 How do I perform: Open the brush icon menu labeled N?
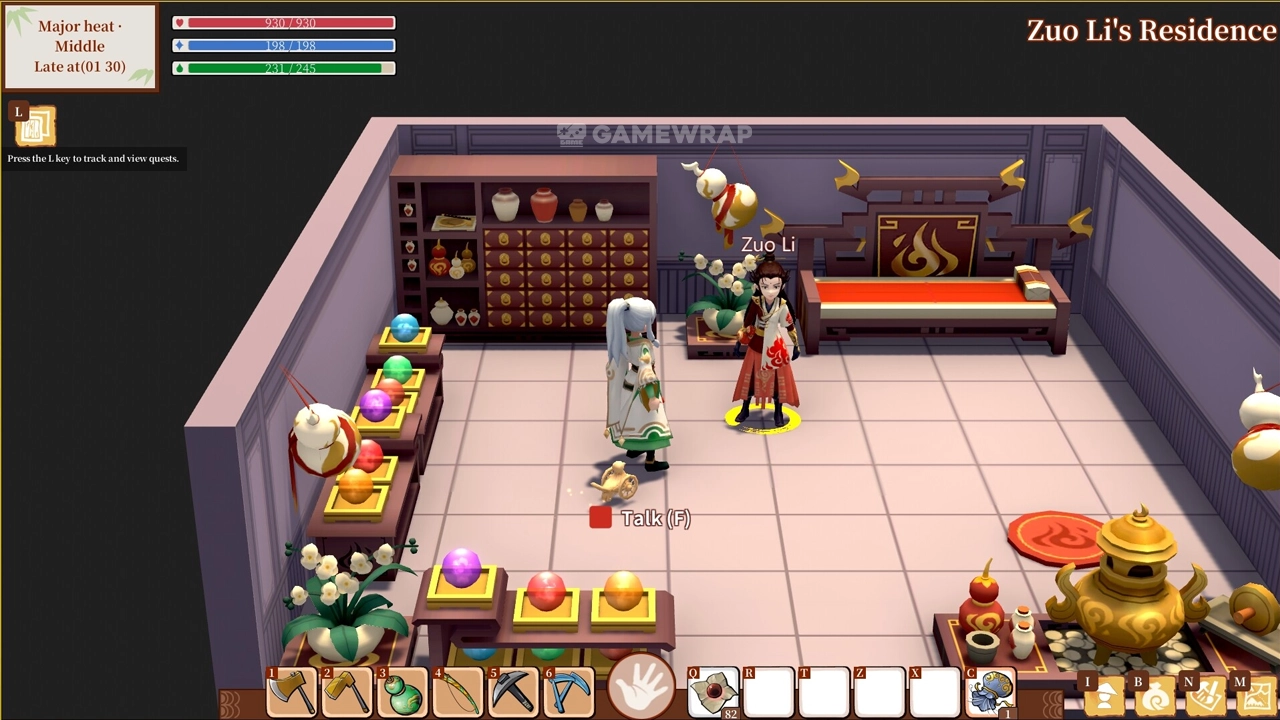1207,697
